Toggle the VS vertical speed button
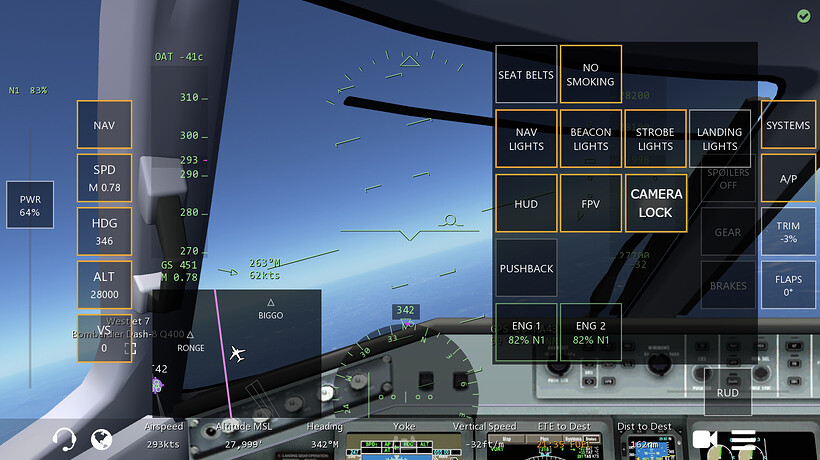This screenshot has height=460, width=820. (104, 338)
